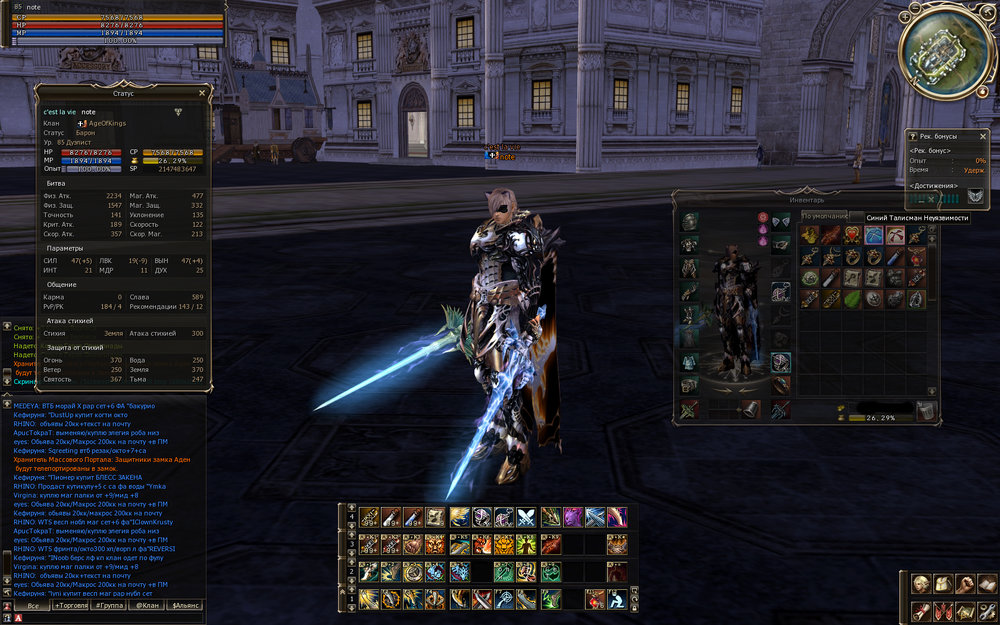Close the Статус character window
The height and width of the screenshot is (625, 1000).
pos(202,93)
